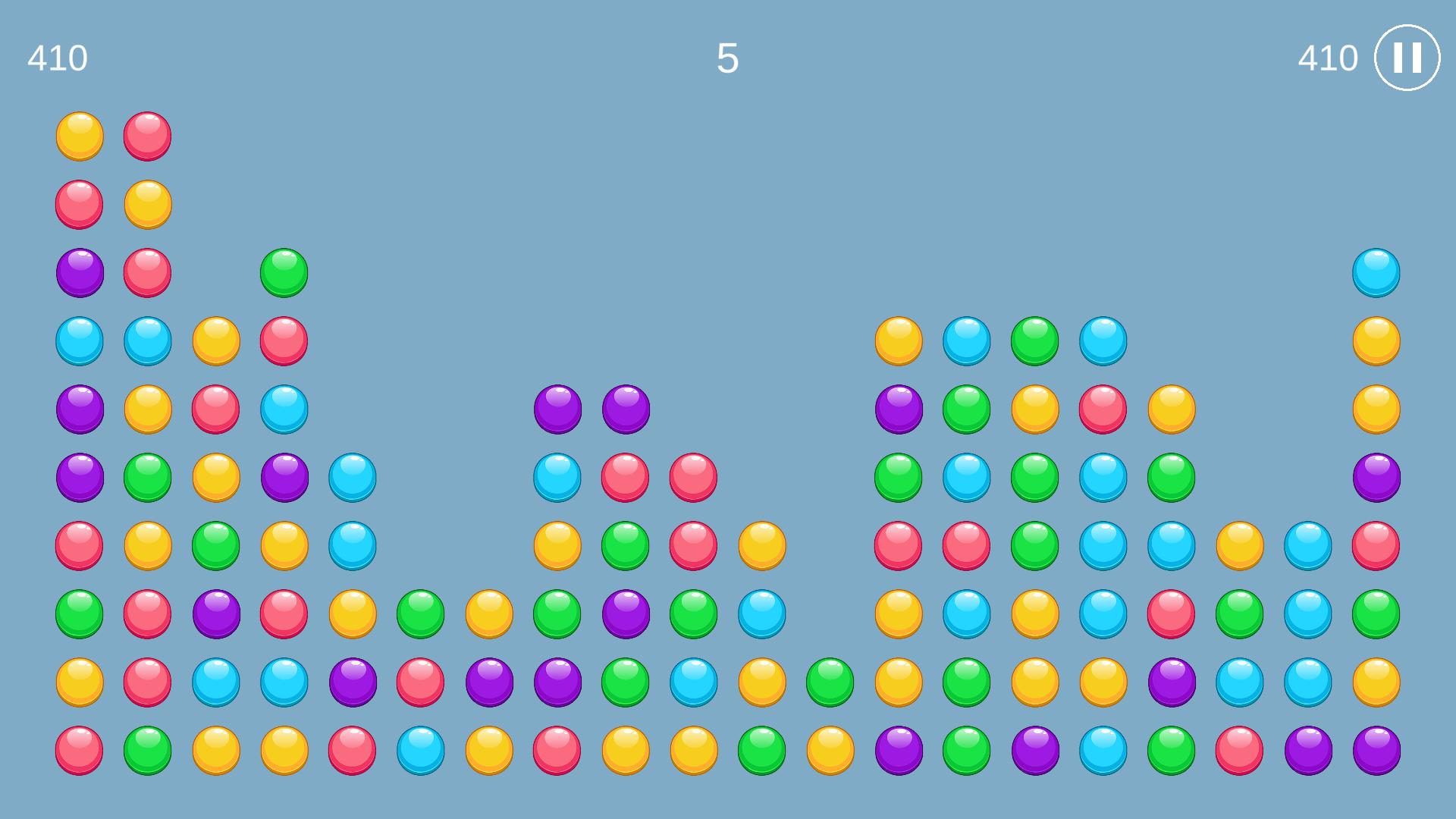Click a yellow bubble in the right cluster top row
1456x819 pixels.
[x=897, y=340]
